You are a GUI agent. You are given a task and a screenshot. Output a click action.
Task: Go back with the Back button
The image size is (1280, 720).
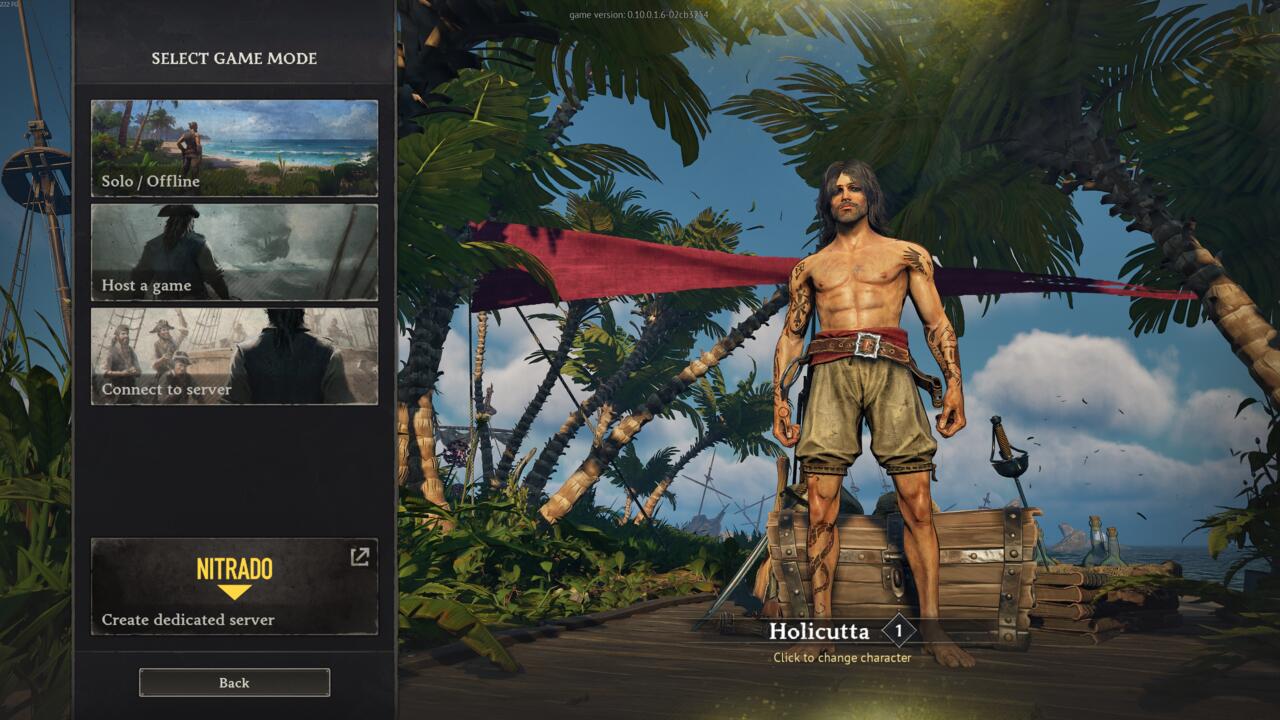234,682
